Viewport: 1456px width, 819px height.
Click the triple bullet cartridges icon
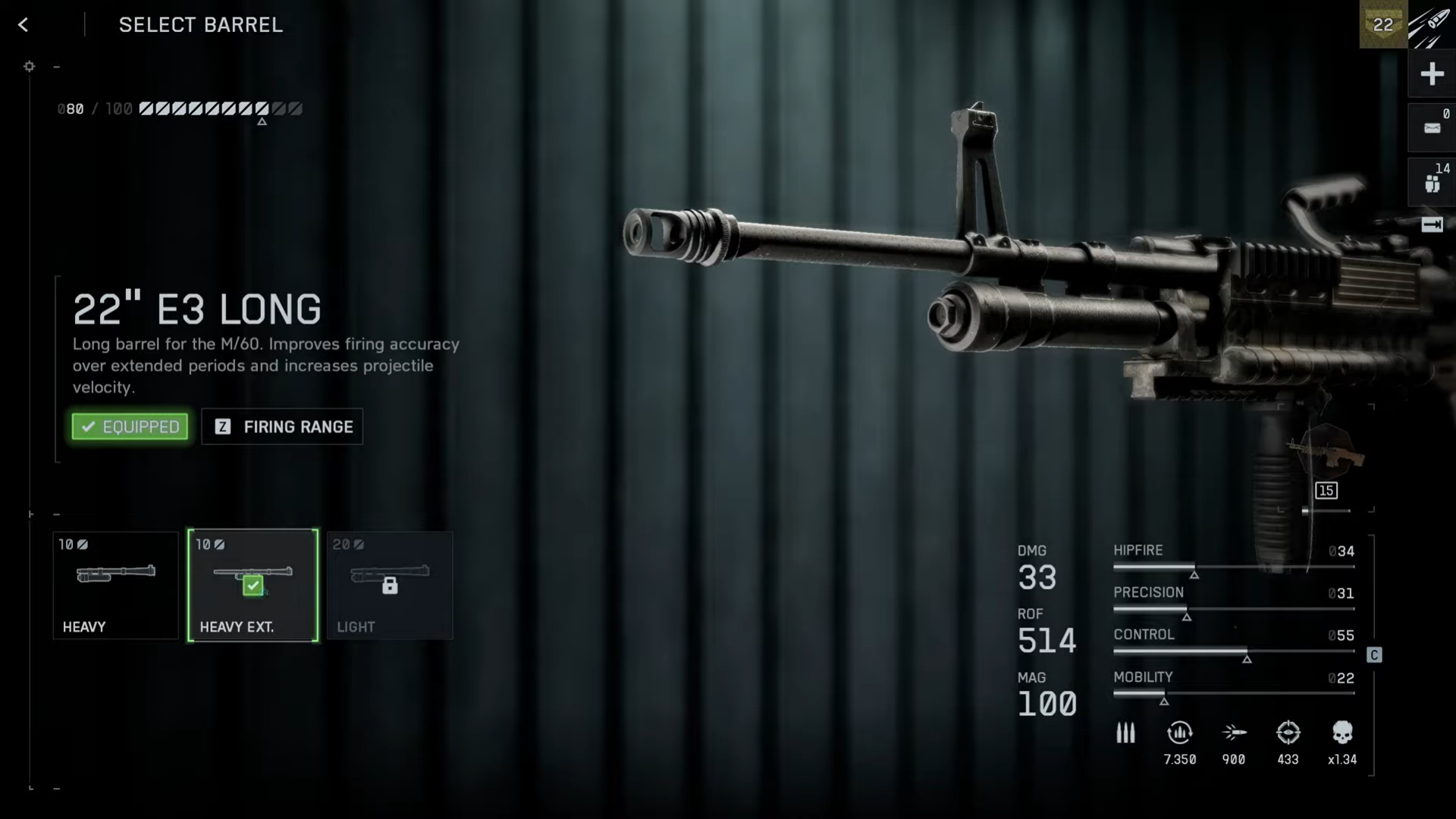(1125, 733)
